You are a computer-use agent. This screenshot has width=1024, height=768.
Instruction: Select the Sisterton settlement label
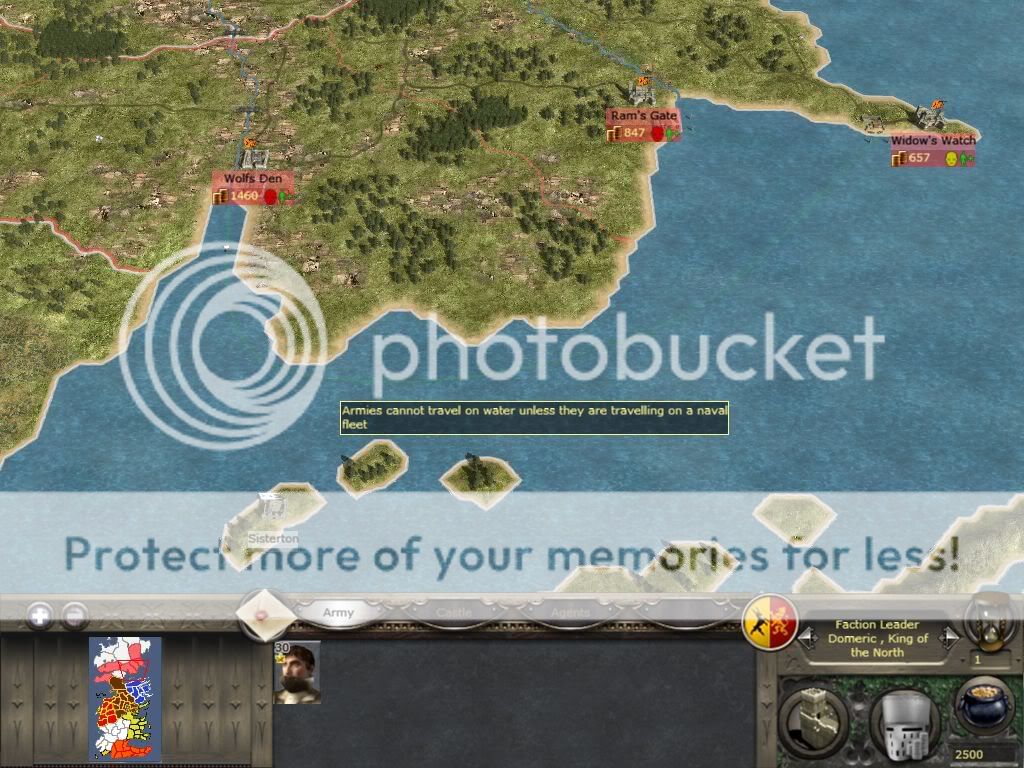273,538
